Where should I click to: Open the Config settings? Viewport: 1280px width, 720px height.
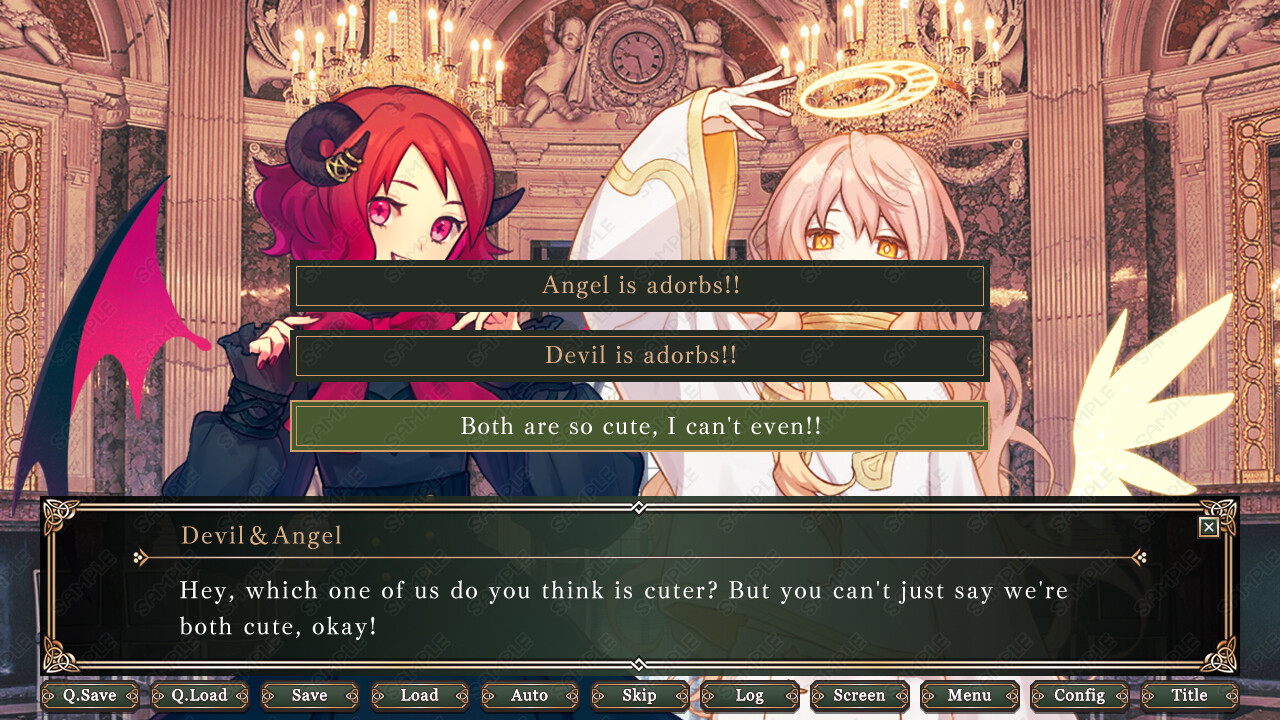(x=1080, y=695)
